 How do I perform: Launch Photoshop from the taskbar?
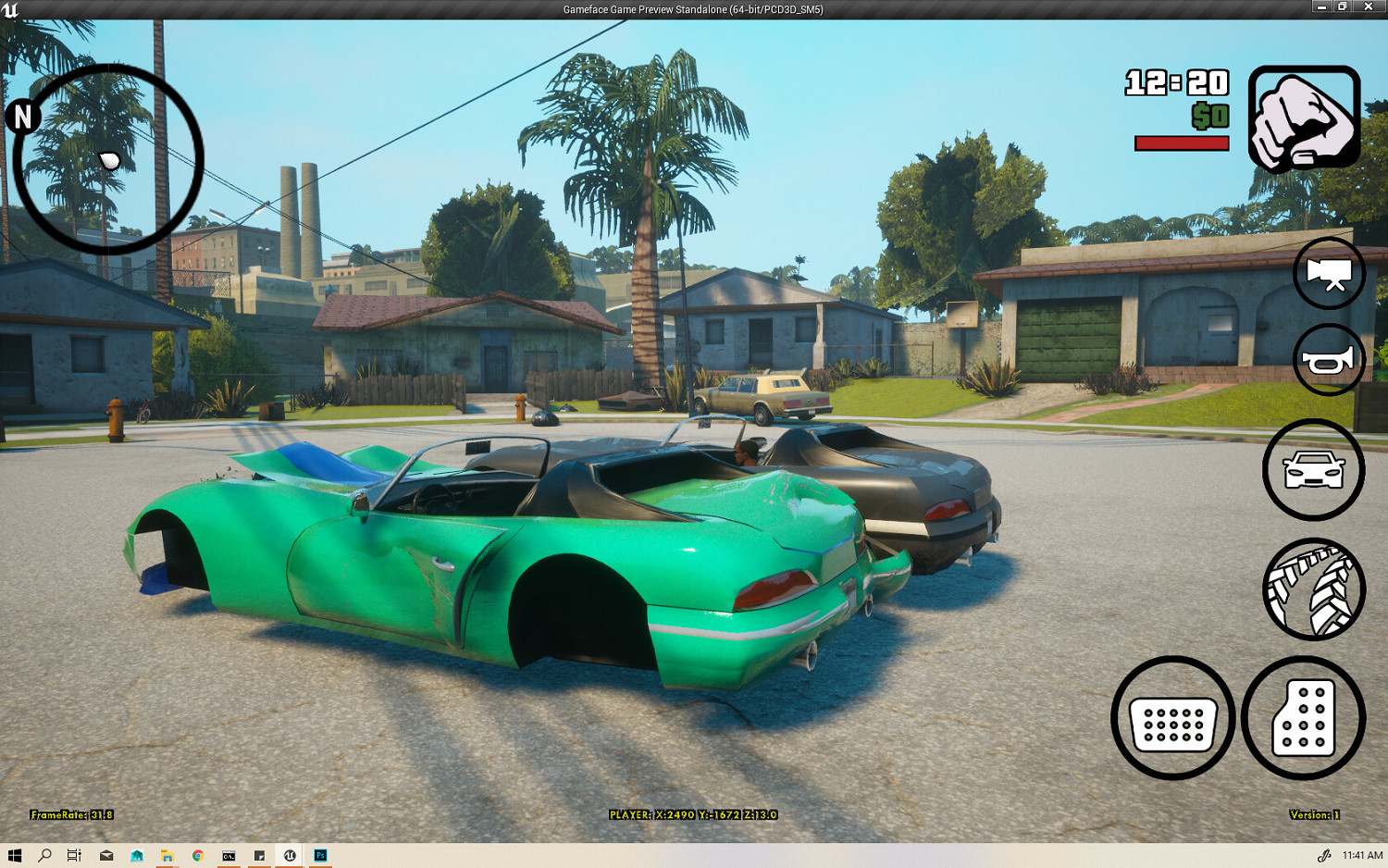click(319, 856)
